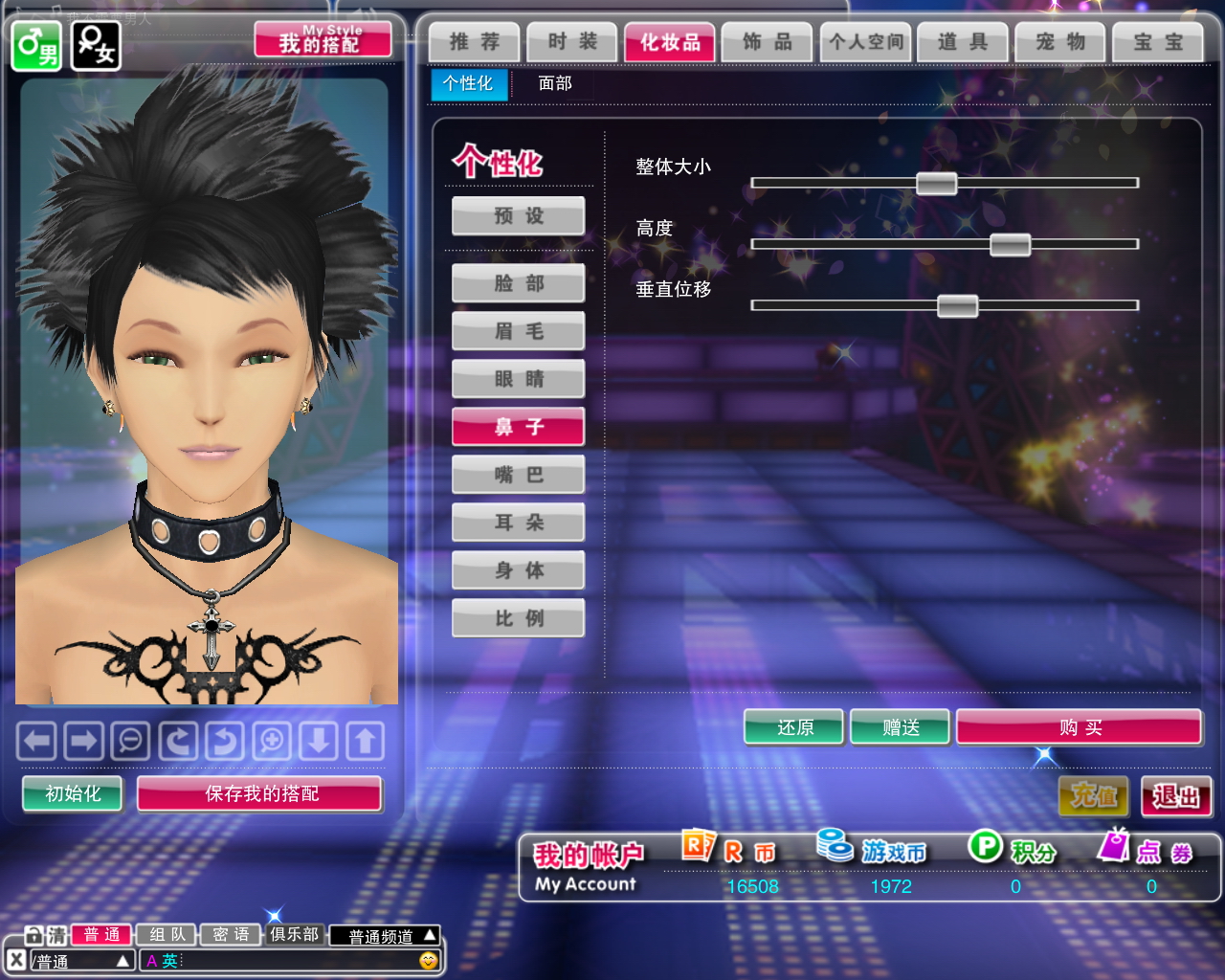Select the 嘴巴 mouth category
The height and width of the screenshot is (980, 1225).
pyautogui.click(x=519, y=475)
